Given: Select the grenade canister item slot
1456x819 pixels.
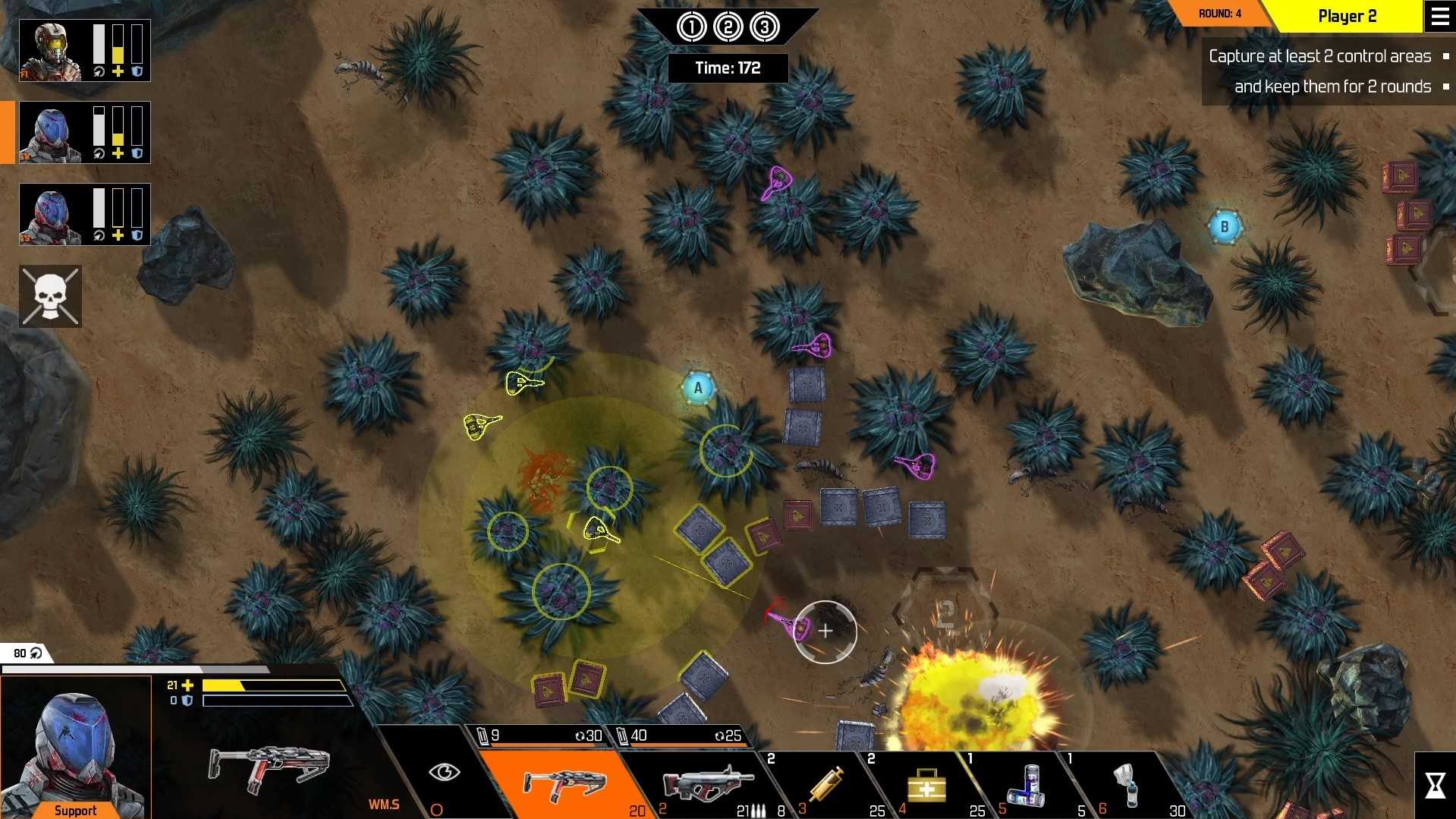Looking at the screenshot, I should tap(1028, 786).
